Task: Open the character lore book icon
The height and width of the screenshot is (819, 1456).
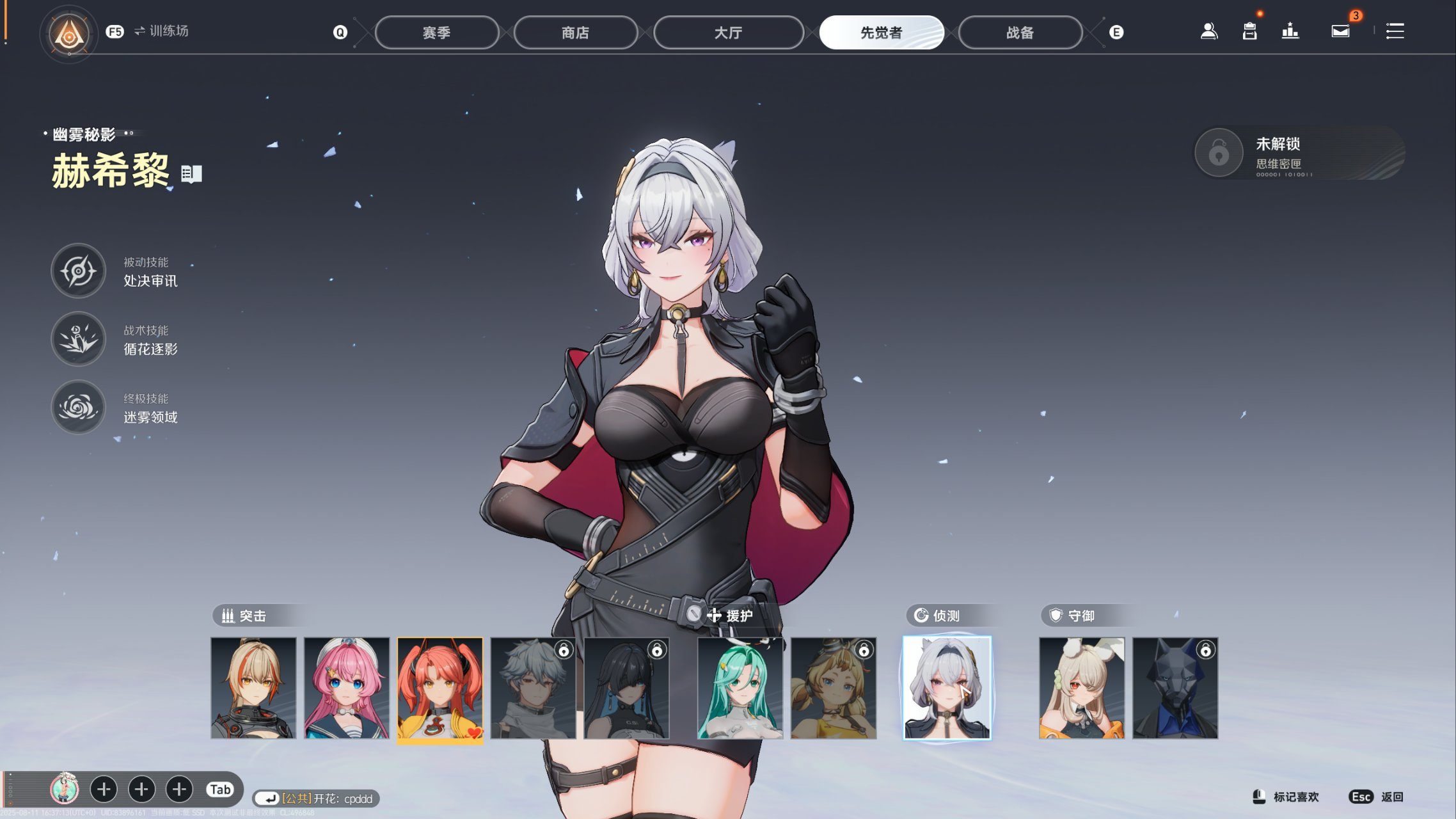Action: pyautogui.click(x=191, y=174)
